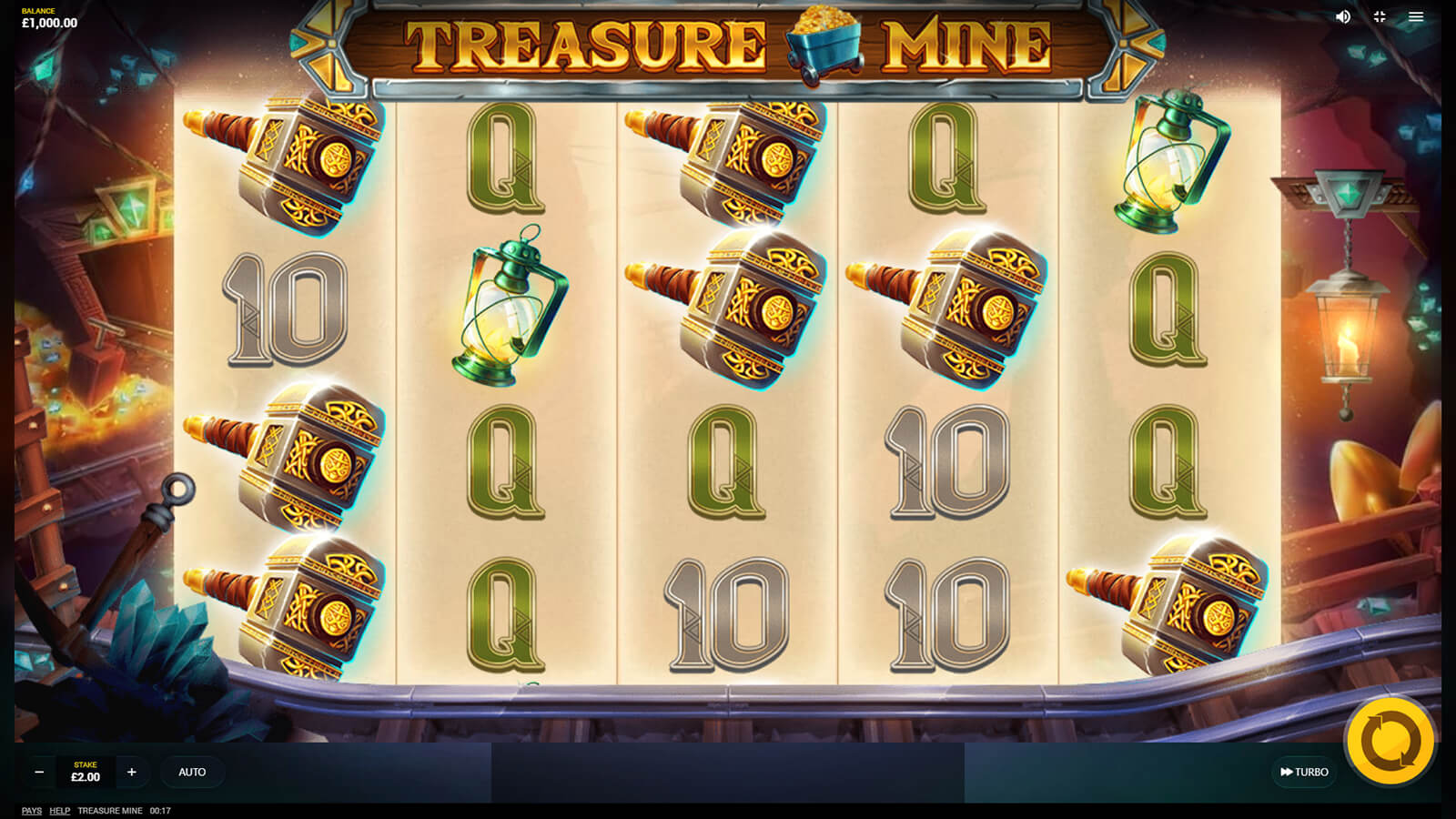Image resolution: width=1456 pixels, height=819 pixels.
Task: Enable Turbo spin mode
Action: [x=1304, y=772]
